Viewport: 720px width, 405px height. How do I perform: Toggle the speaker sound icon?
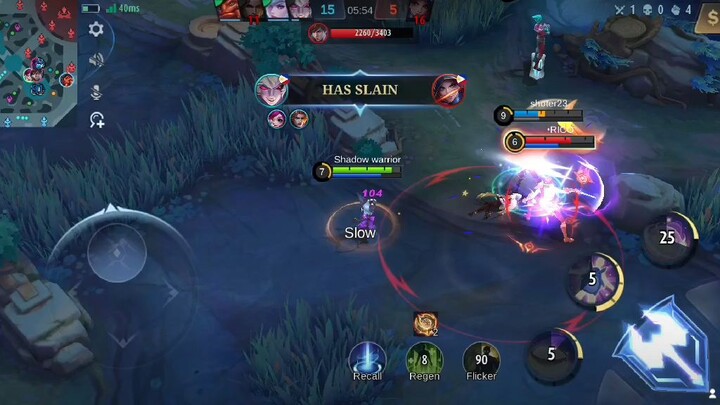tap(96, 60)
